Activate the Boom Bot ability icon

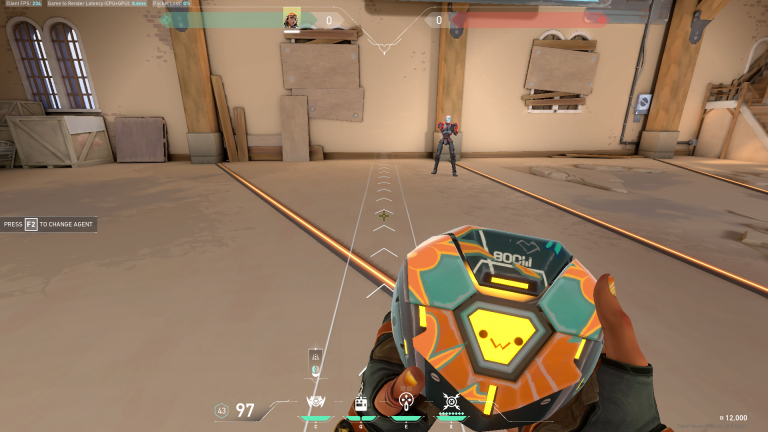pyautogui.click(x=317, y=403)
